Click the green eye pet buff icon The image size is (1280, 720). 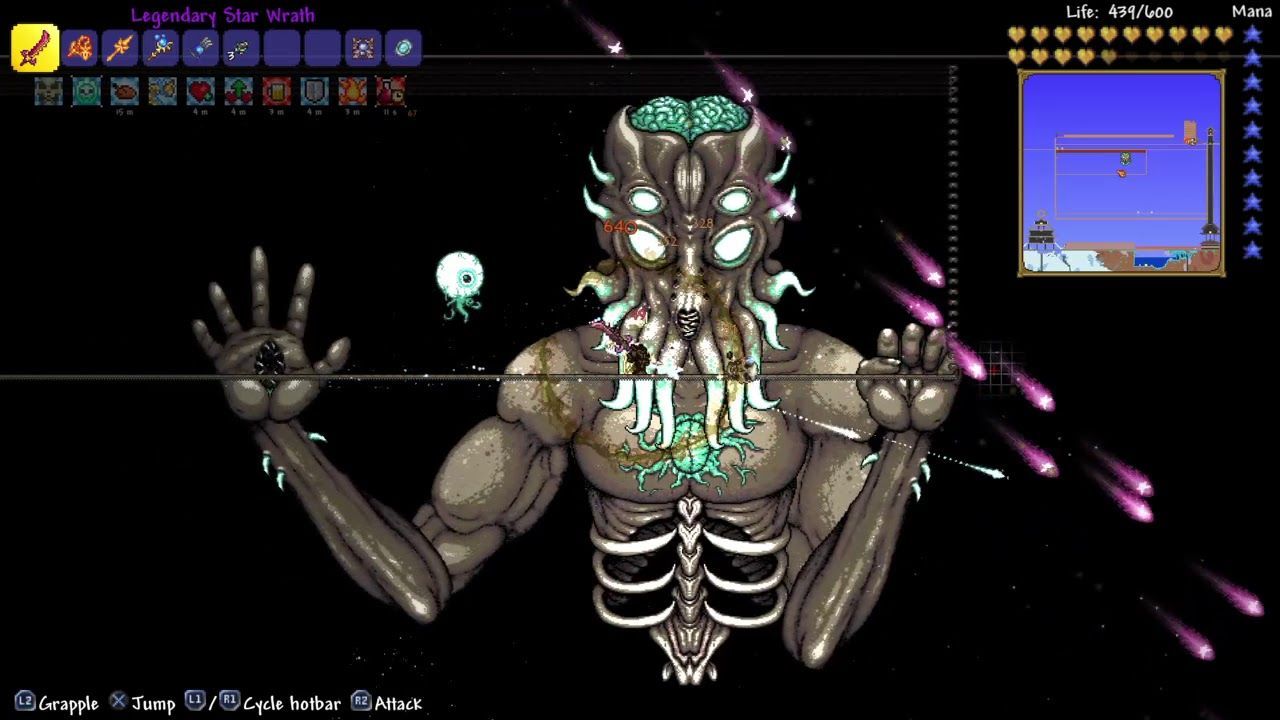87,91
